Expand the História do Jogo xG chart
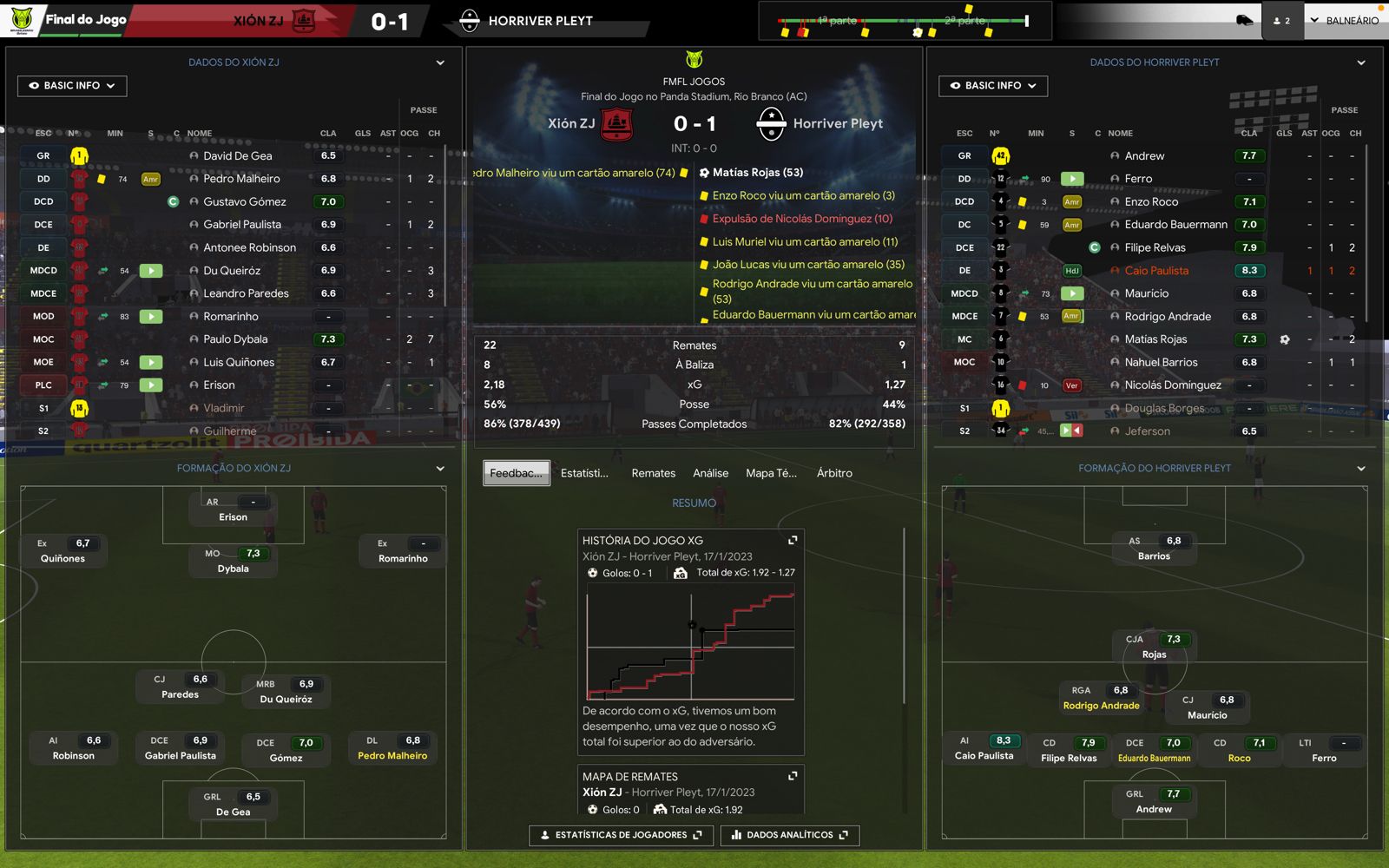Image resolution: width=1389 pixels, height=868 pixels. coord(793,540)
